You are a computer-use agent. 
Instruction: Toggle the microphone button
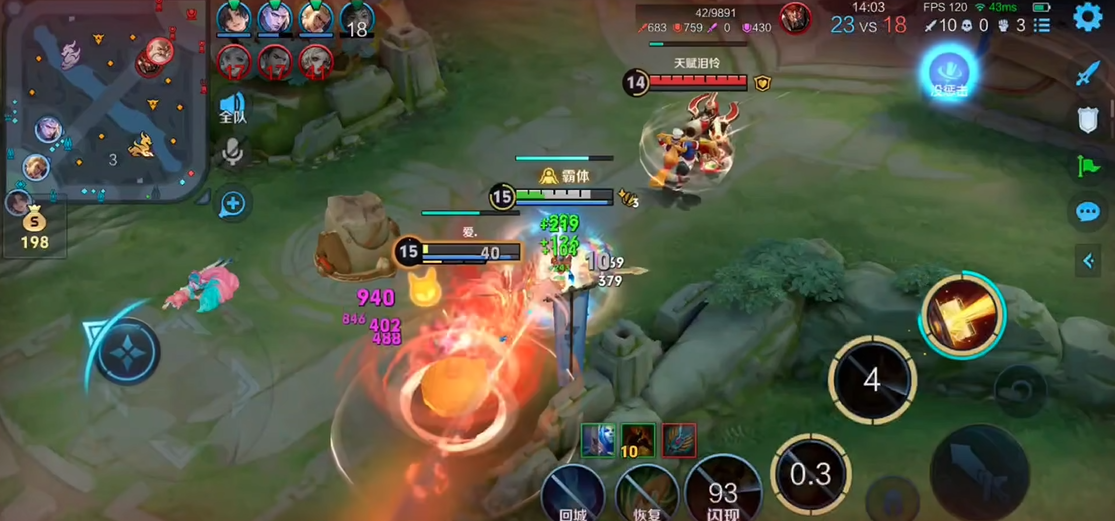tap(233, 152)
